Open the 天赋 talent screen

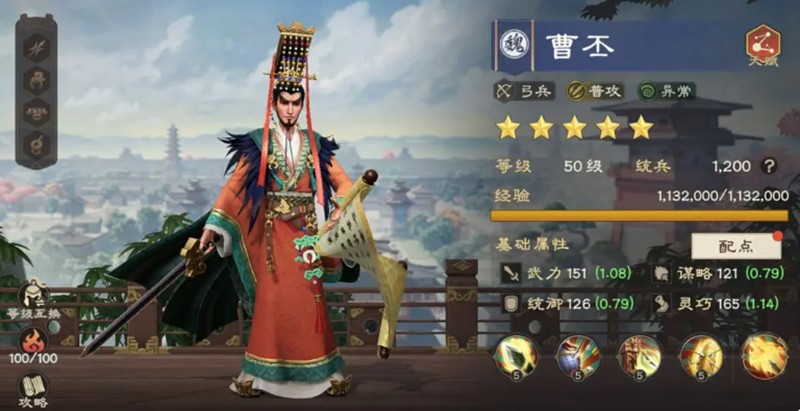pyautogui.click(x=763, y=45)
